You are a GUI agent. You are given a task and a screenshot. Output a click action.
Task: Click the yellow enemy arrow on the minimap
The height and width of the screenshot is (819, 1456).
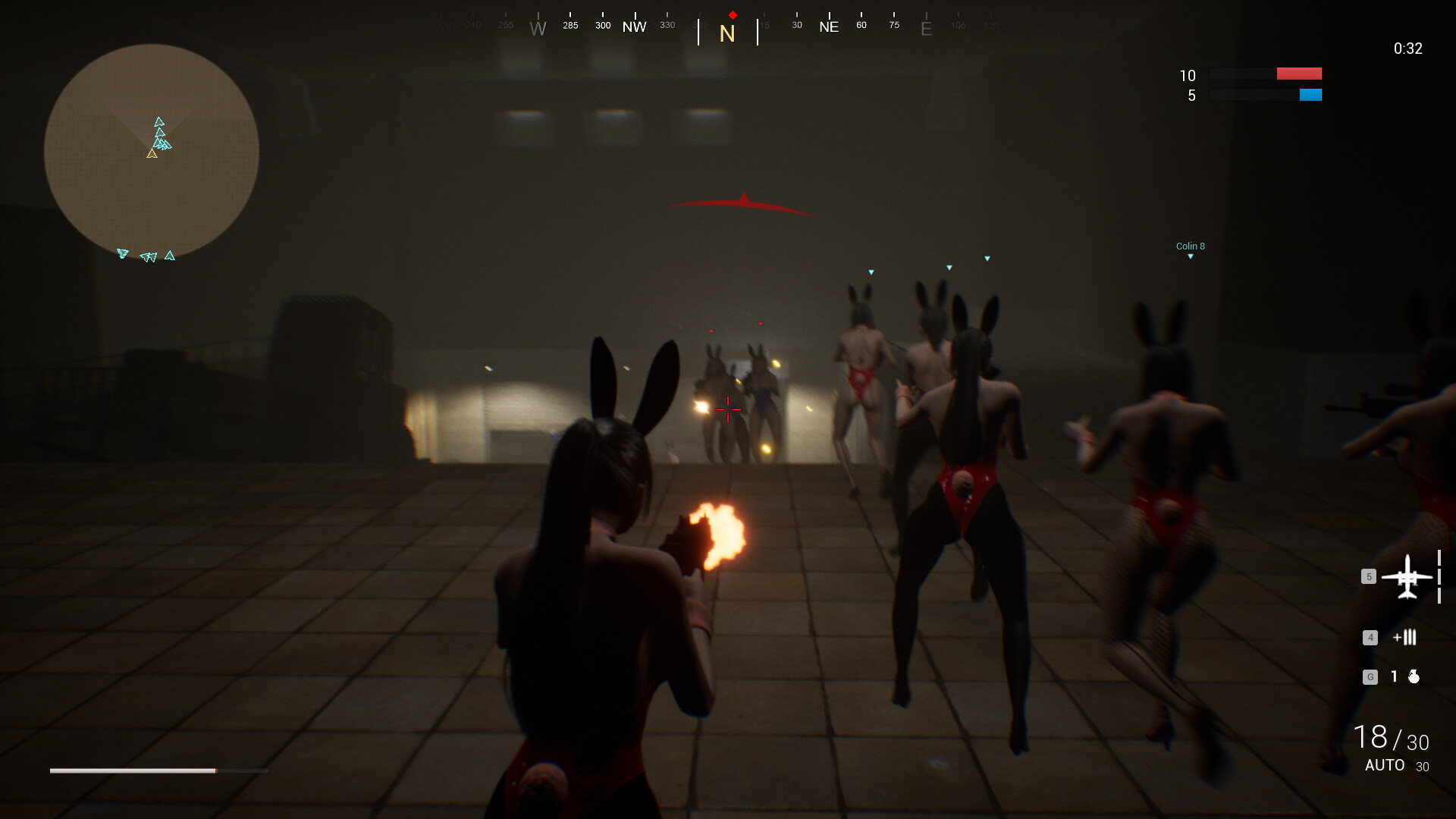152,155
